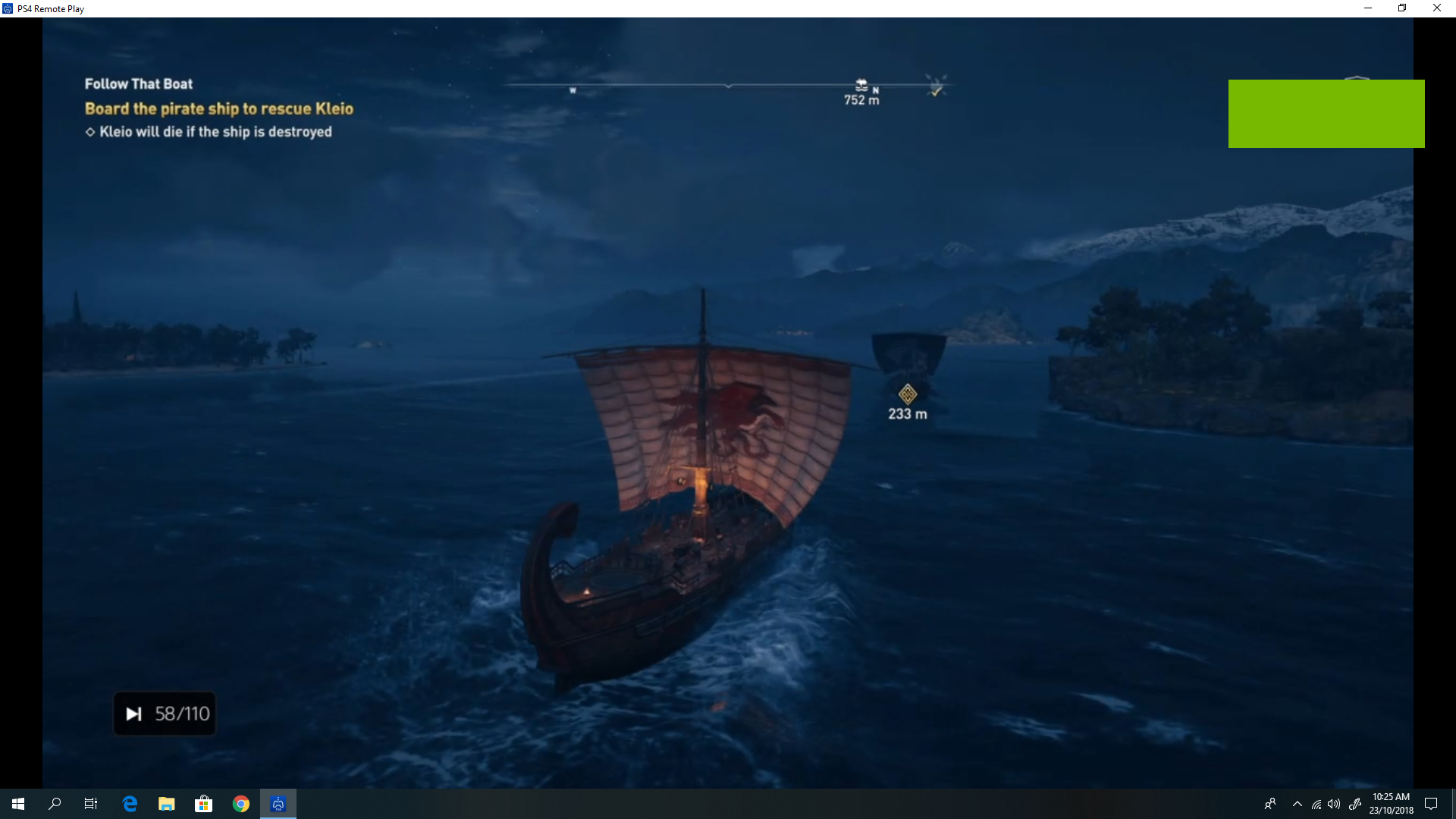
Task: Toggle the Action Center panel open
Action: [x=1432, y=804]
